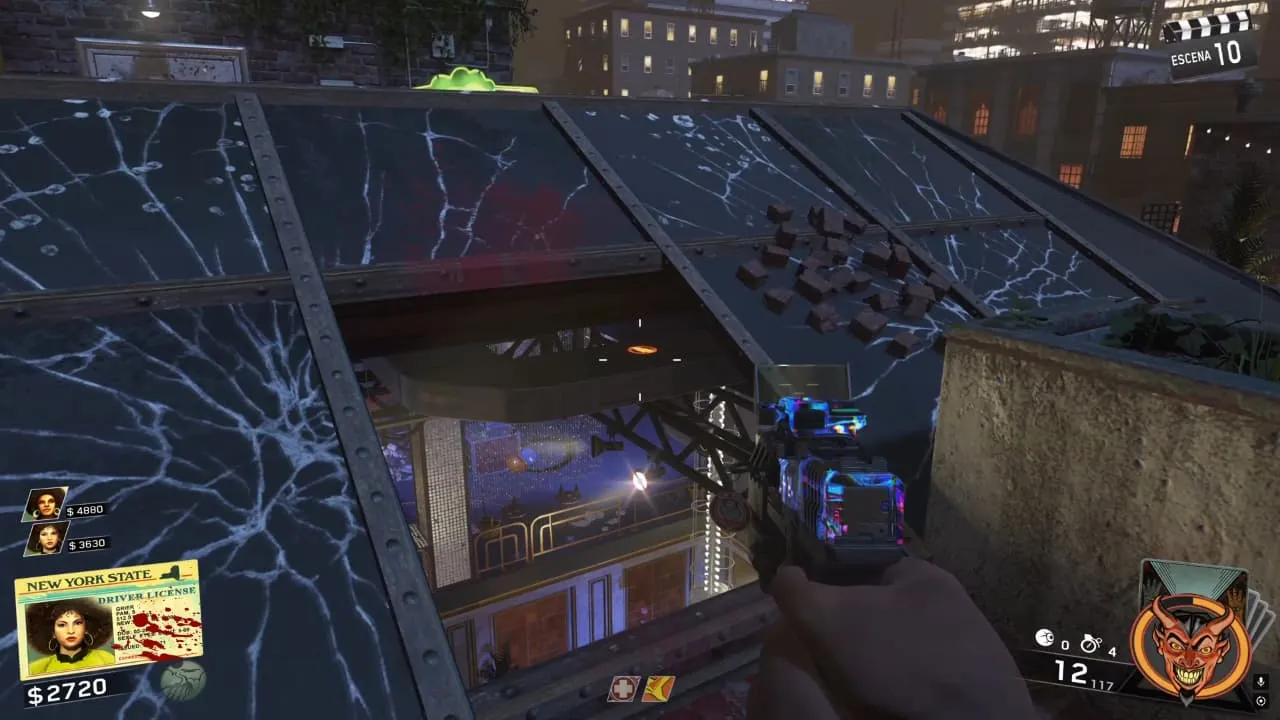Select the yellow and orange perk icon
The width and height of the screenshot is (1280, 720).
(x=658, y=688)
